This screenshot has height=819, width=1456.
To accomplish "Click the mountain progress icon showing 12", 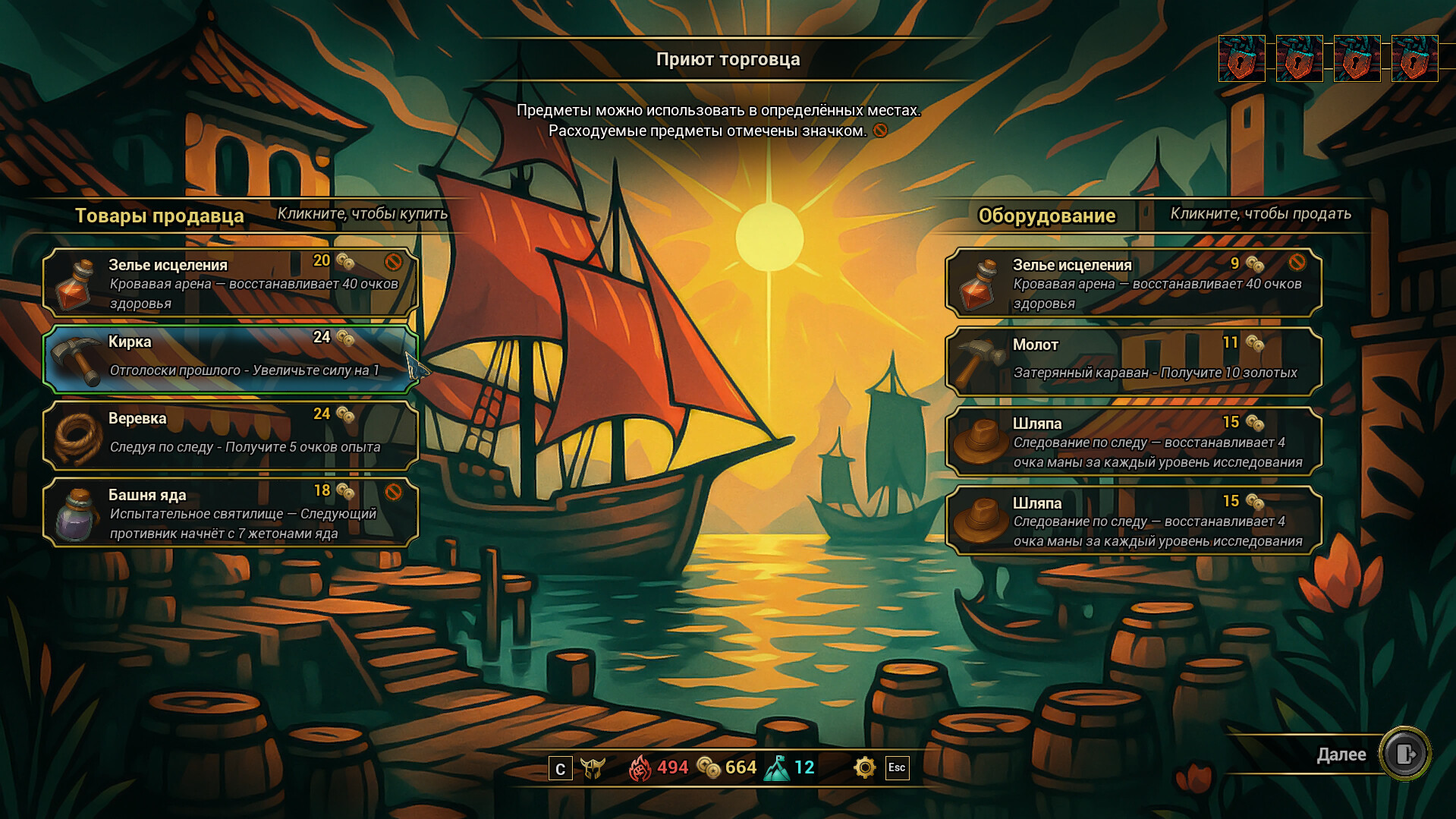I will (778, 767).
